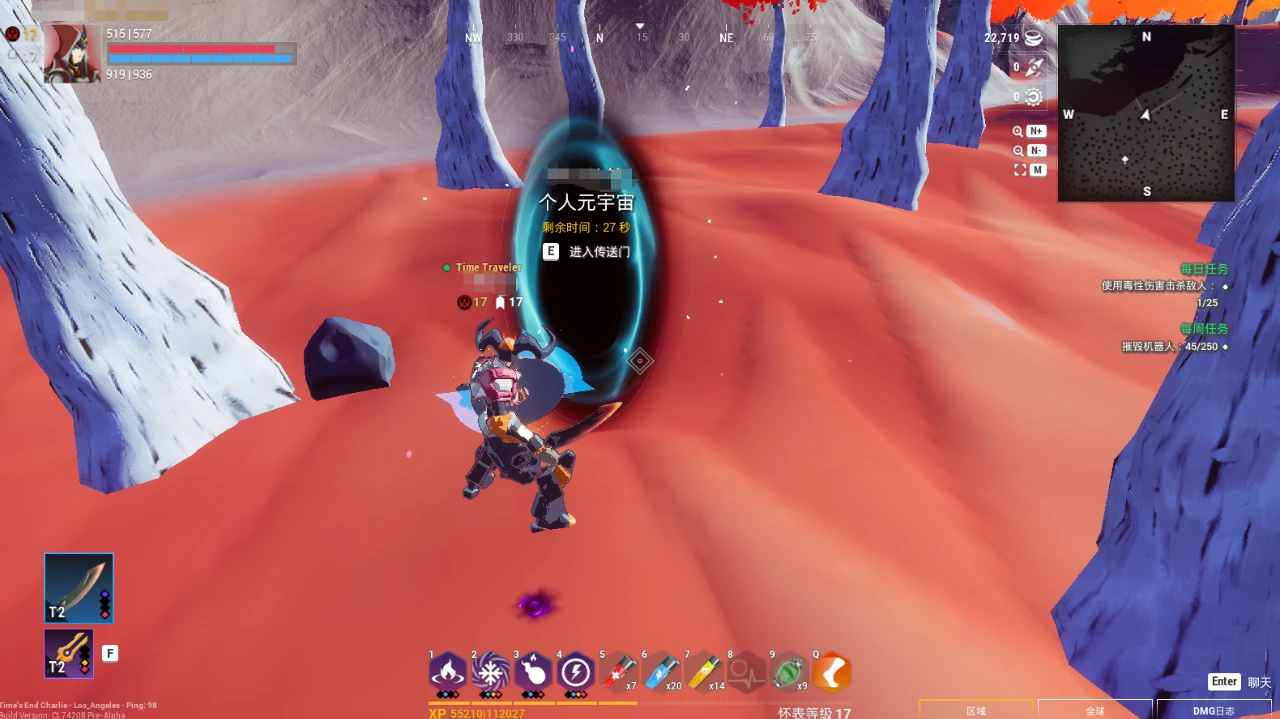Zoom in the minimap with magnifier plus
This screenshot has width=1280, height=719.
pyautogui.click(x=1030, y=131)
